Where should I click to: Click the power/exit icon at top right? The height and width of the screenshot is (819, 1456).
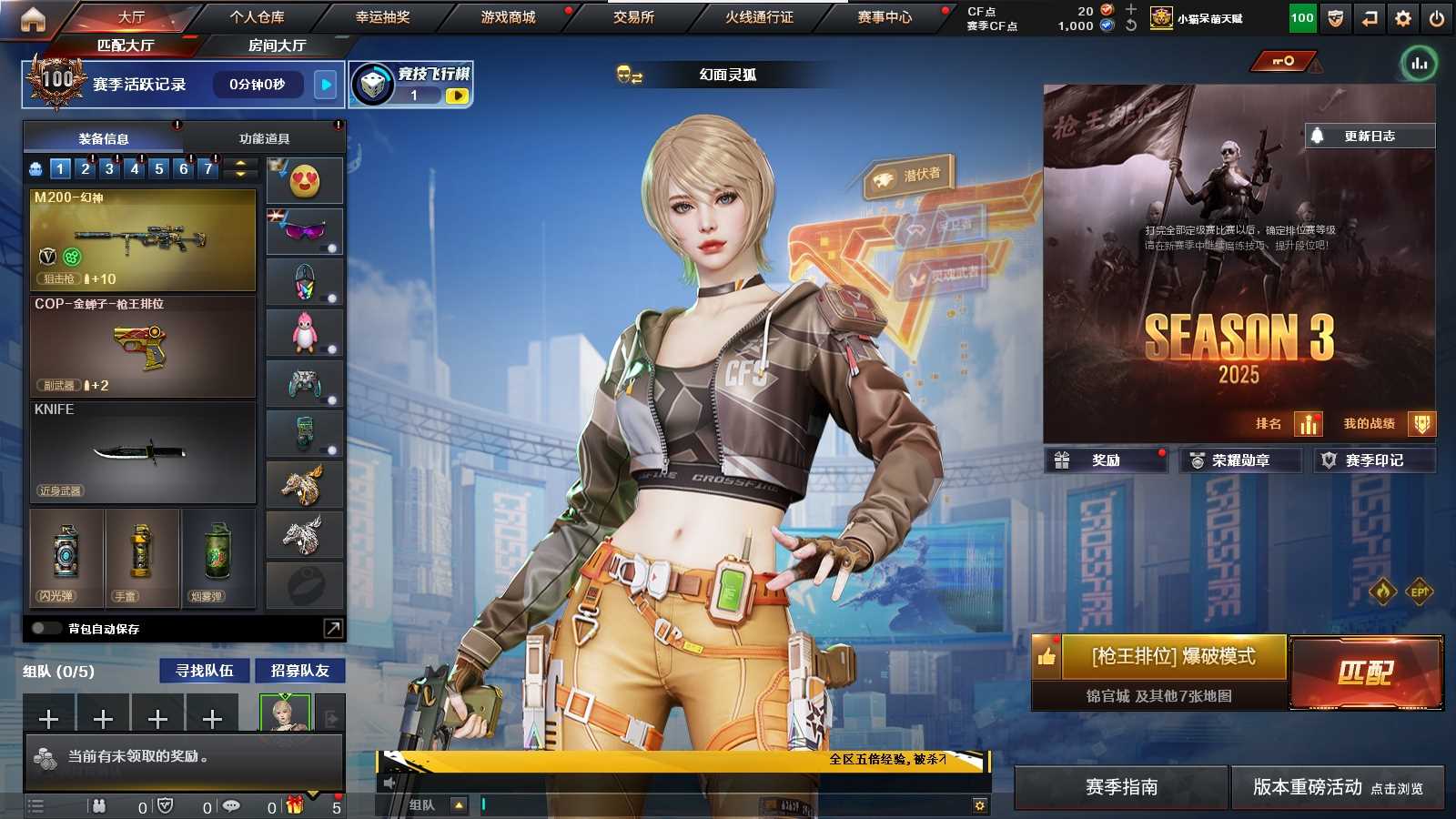1438,16
